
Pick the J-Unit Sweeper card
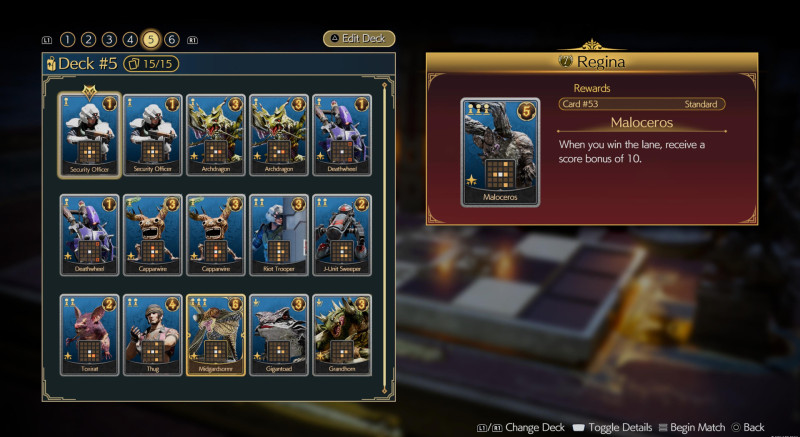click(x=342, y=234)
